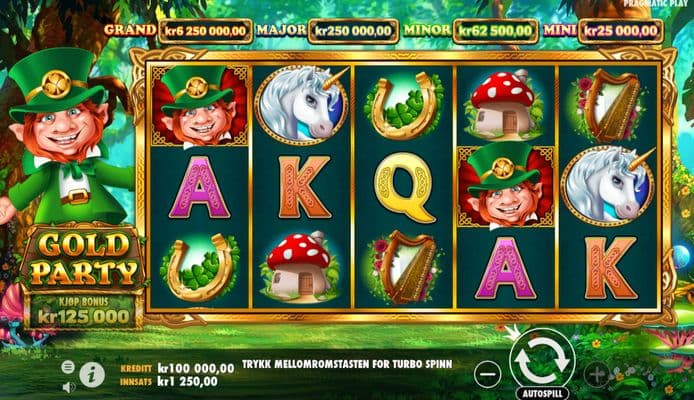Buy the bonus for kr125 000

pyautogui.click(x=83, y=309)
